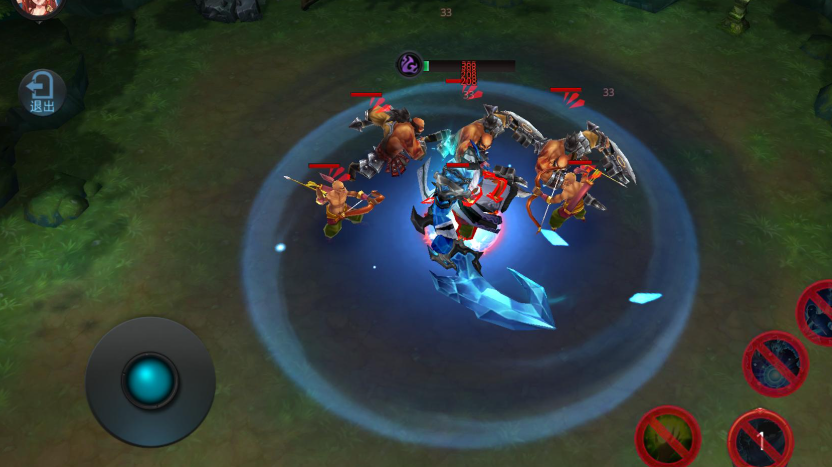Select the red-haired hero portrait
Screen dimensions: 832x467
[37, 6]
